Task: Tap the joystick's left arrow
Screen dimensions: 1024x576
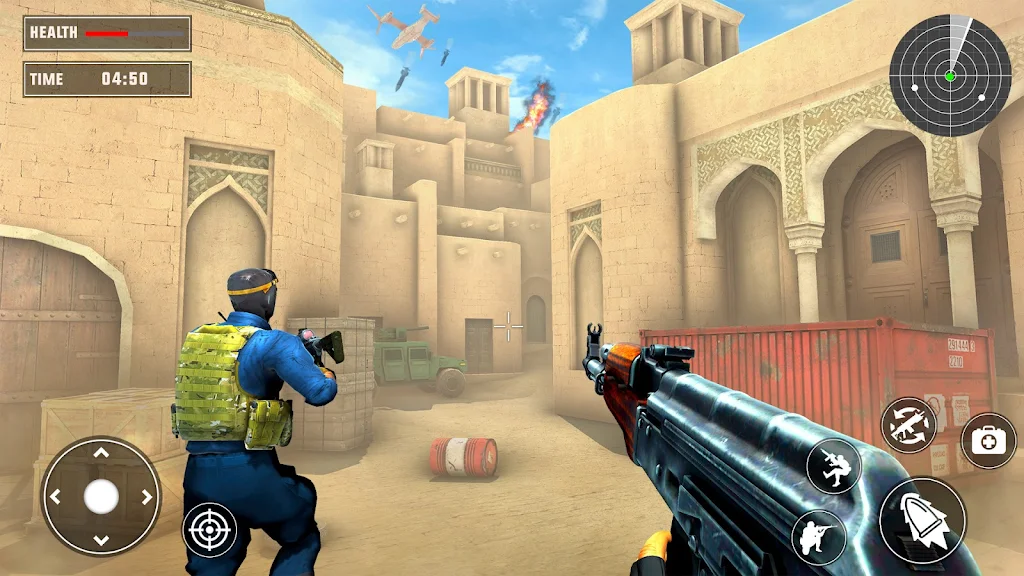Action: pos(56,496)
